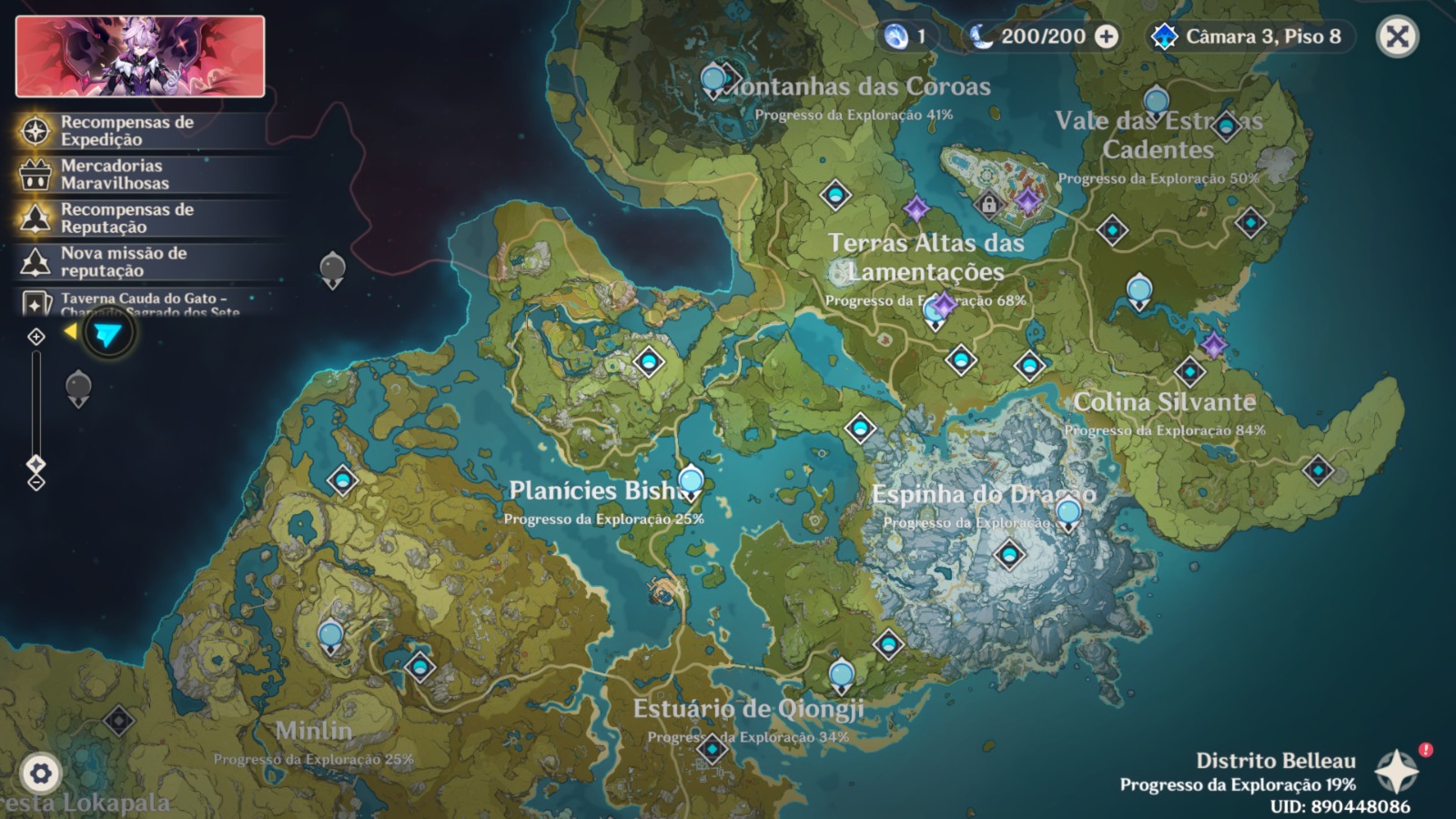Open Nova missão de reputação
Screen dimensions: 1456x819
pyautogui.click(x=123, y=261)
